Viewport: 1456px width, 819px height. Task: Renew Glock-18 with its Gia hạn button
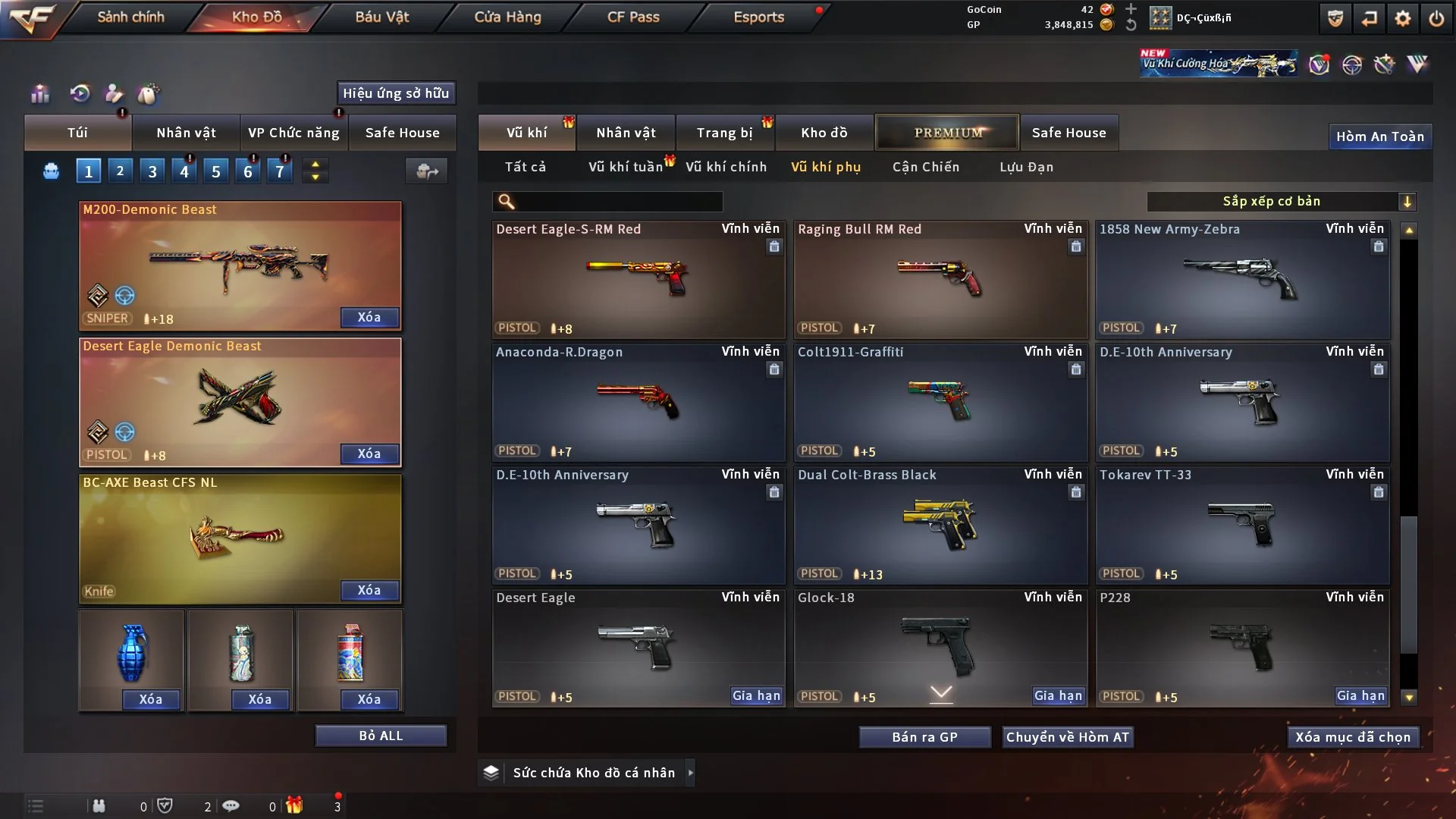tap(1058, 695)
